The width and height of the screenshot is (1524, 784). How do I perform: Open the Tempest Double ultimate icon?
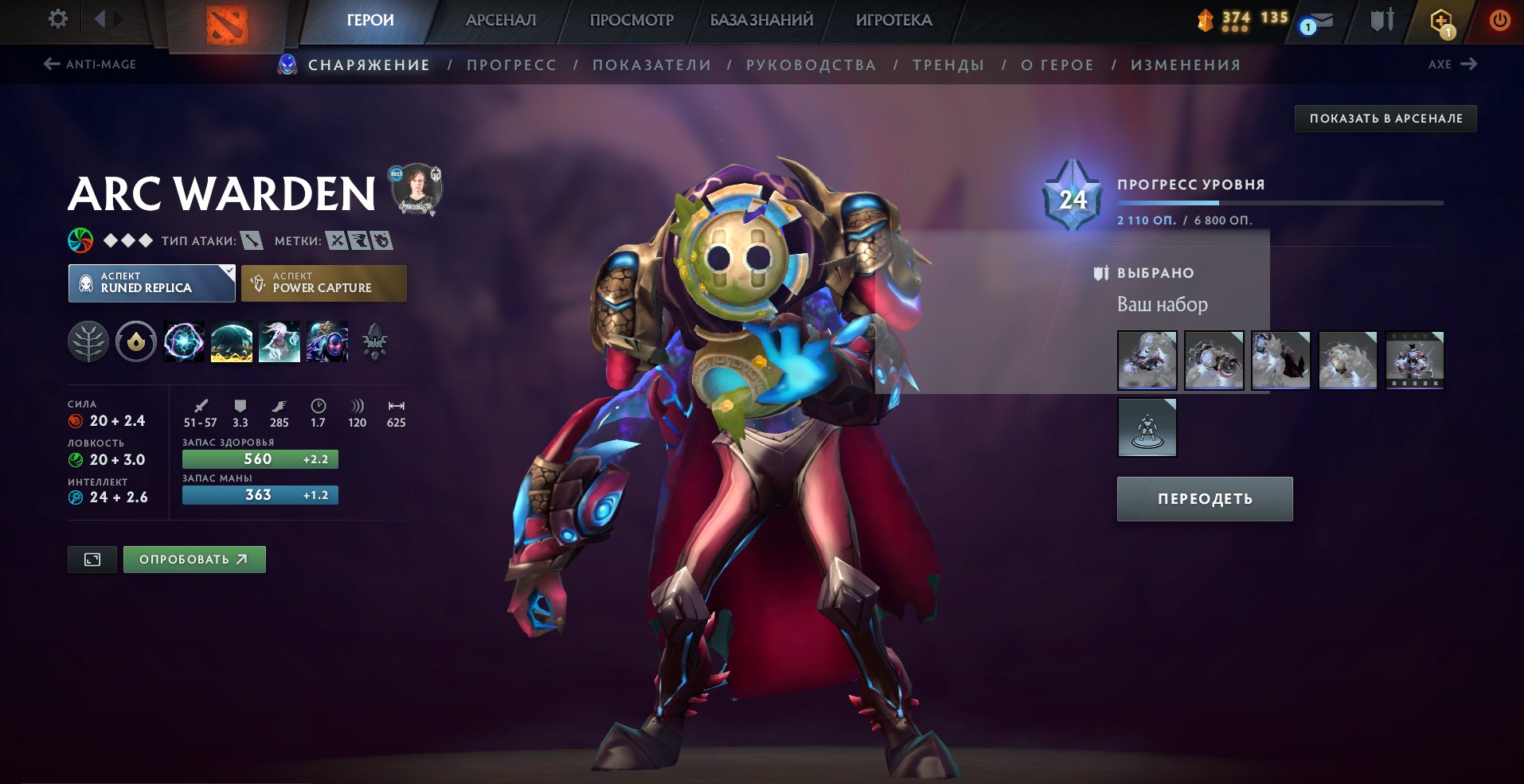[328, 342]
